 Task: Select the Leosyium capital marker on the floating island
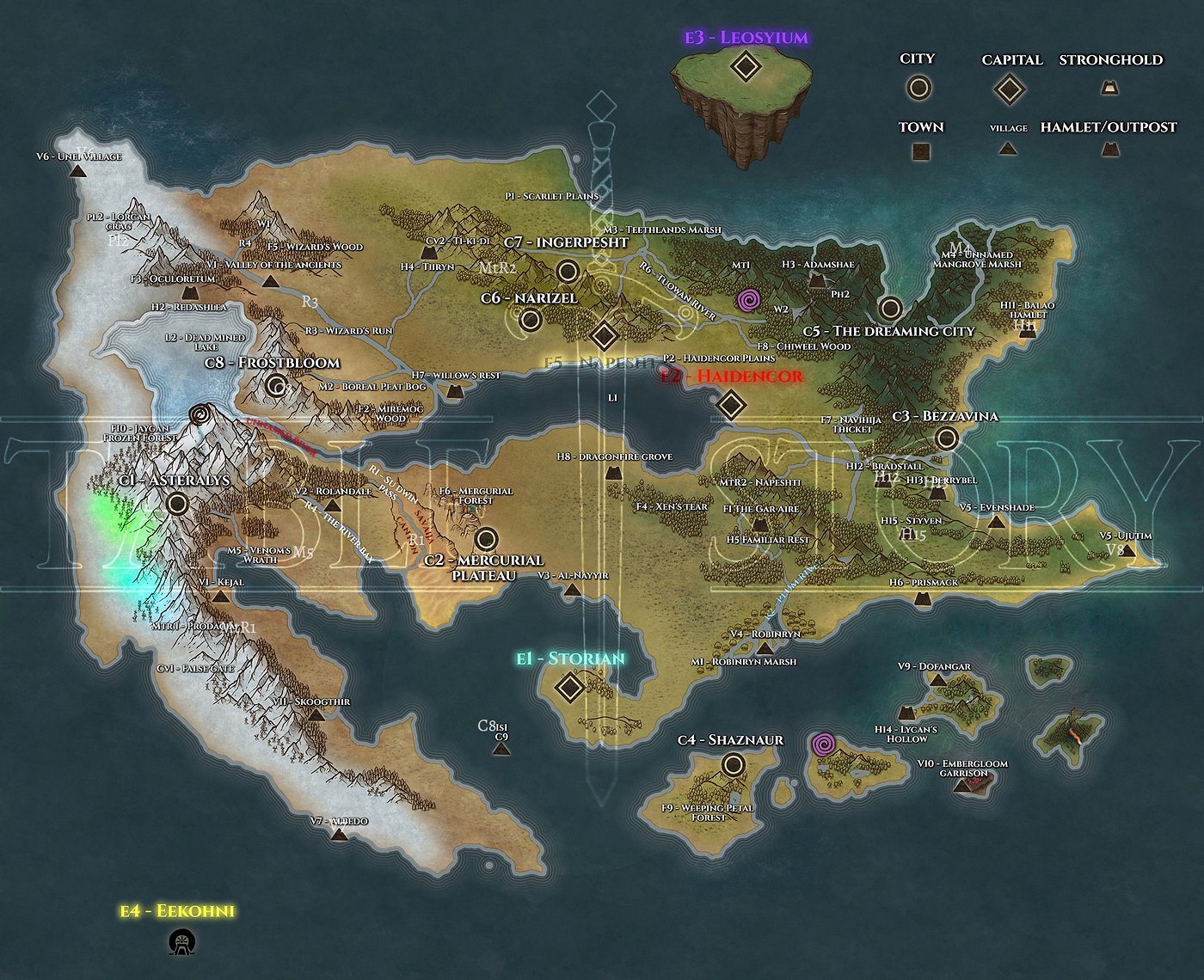coord(745,66)
